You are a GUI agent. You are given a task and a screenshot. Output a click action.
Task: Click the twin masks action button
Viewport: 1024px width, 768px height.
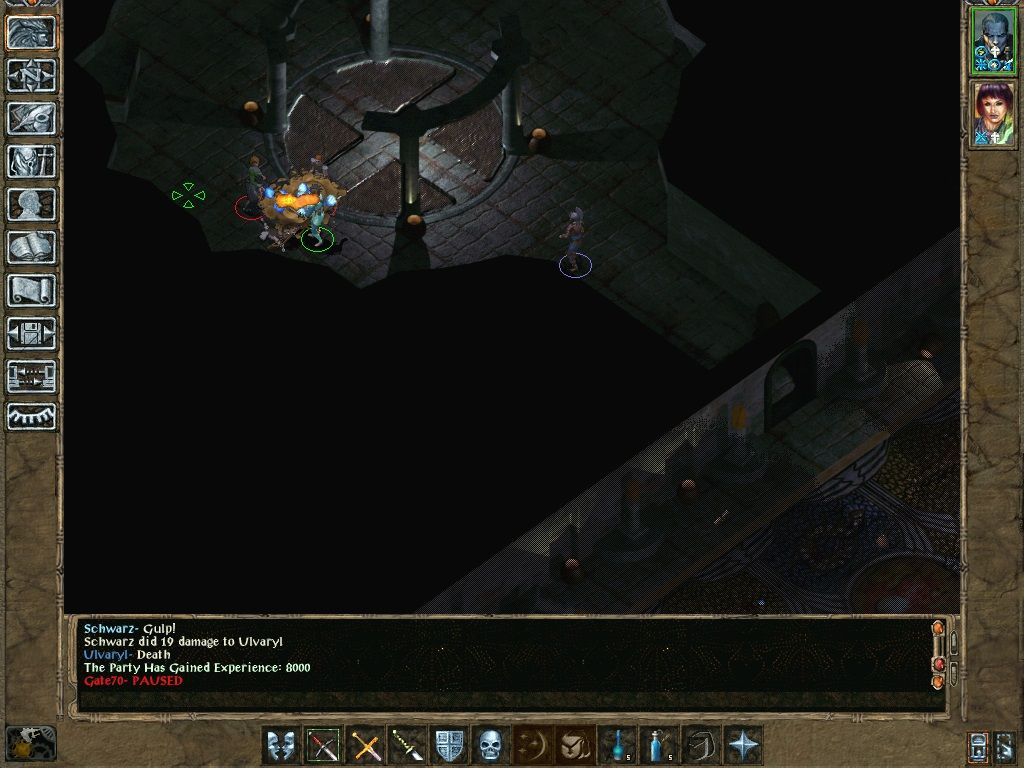point(281,745)
